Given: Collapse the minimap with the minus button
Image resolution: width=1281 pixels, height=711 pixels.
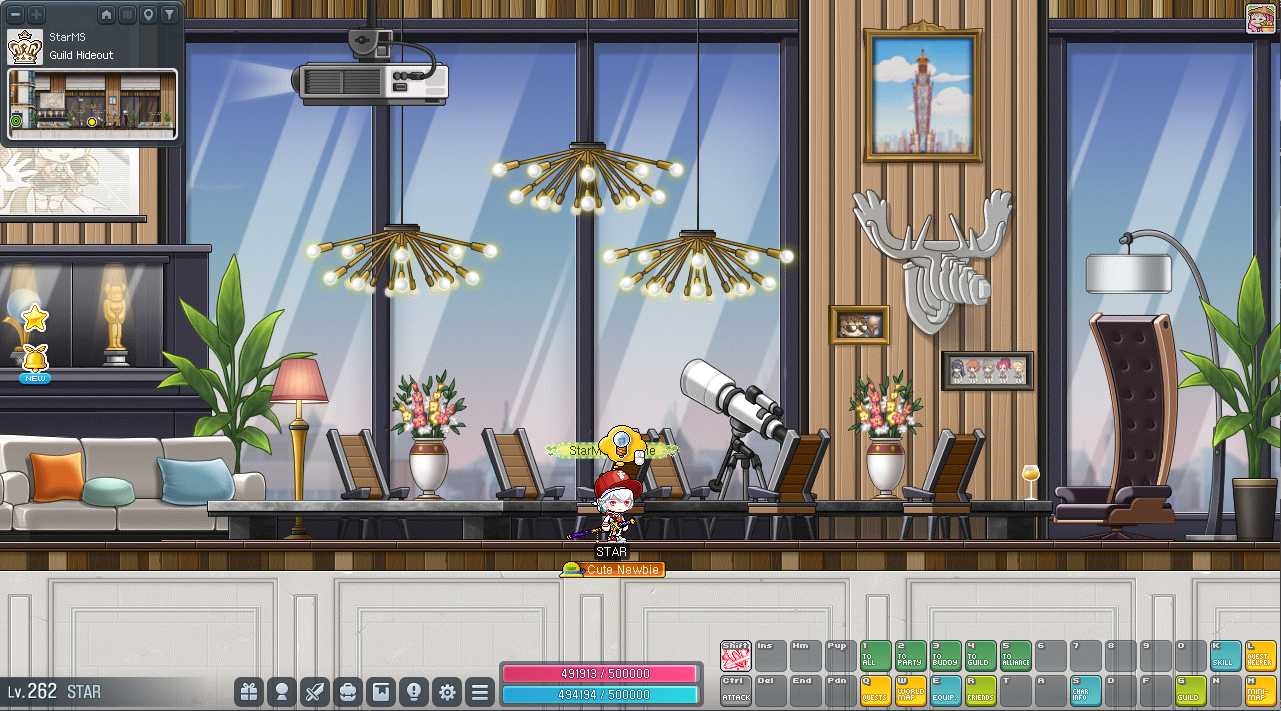Looking at the screenshot, I should pos(15,15).
